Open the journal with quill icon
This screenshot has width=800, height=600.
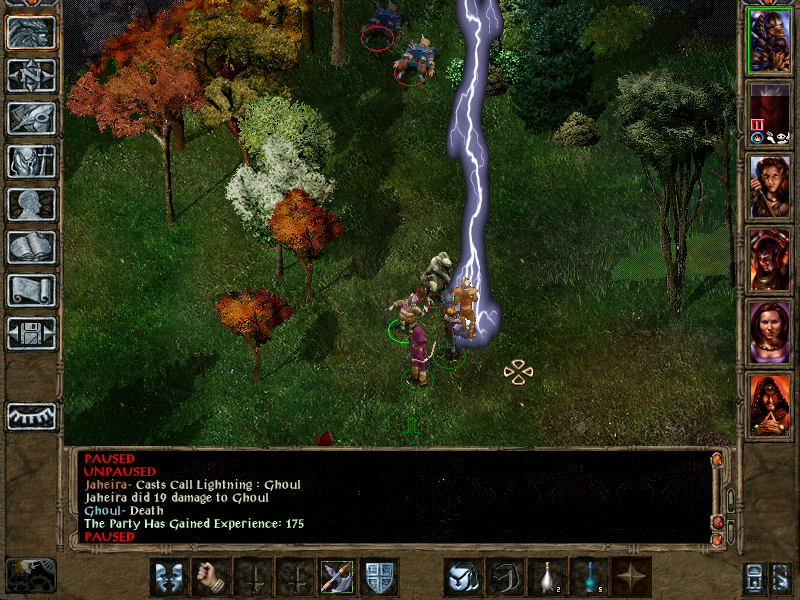[31, 118]
